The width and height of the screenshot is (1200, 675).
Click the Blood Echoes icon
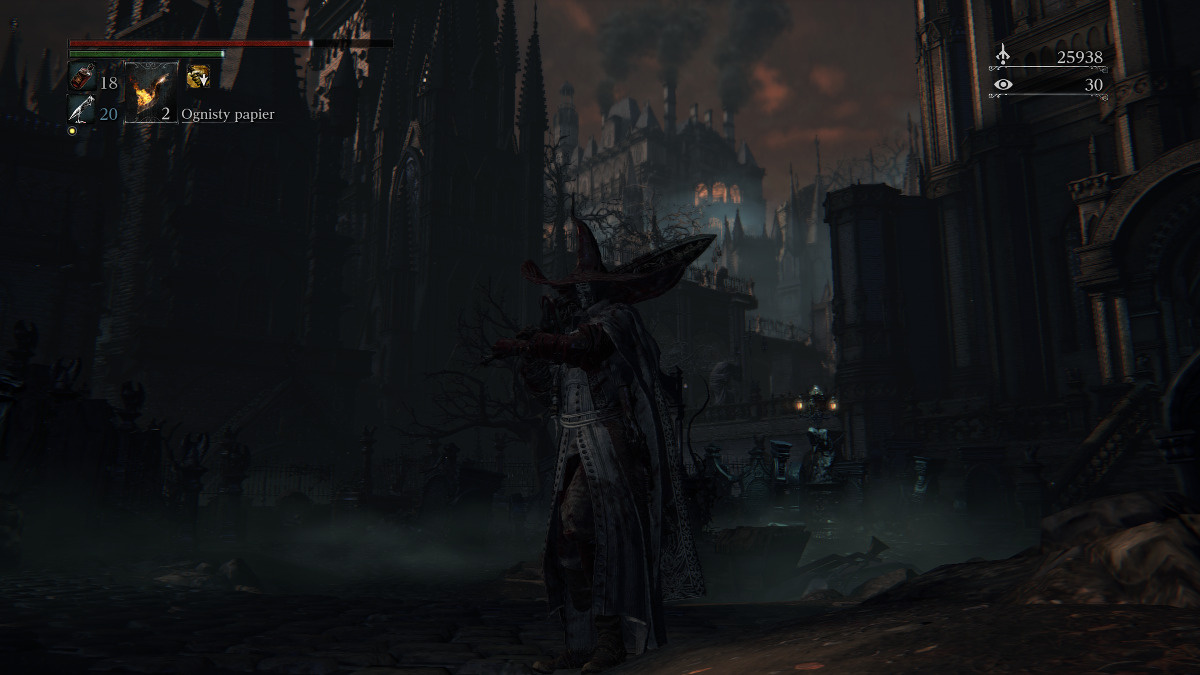tap(1003, 57)
